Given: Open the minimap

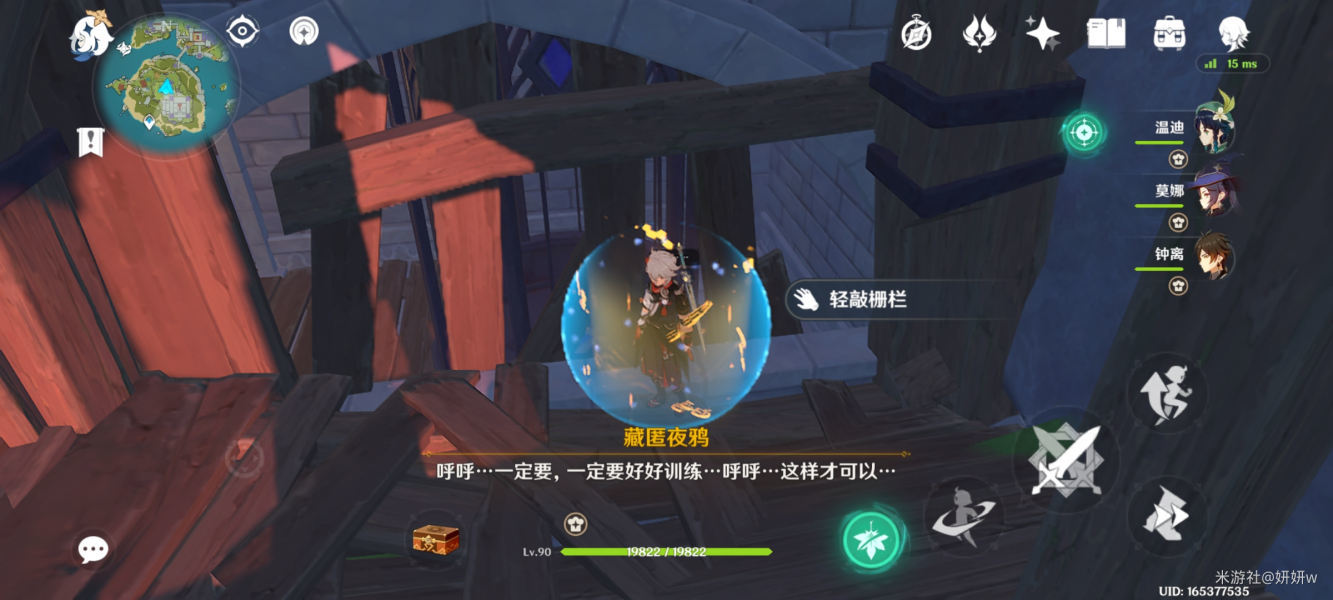Looking at the screenshot, I should pyautogui.click(x=167, y=88).
